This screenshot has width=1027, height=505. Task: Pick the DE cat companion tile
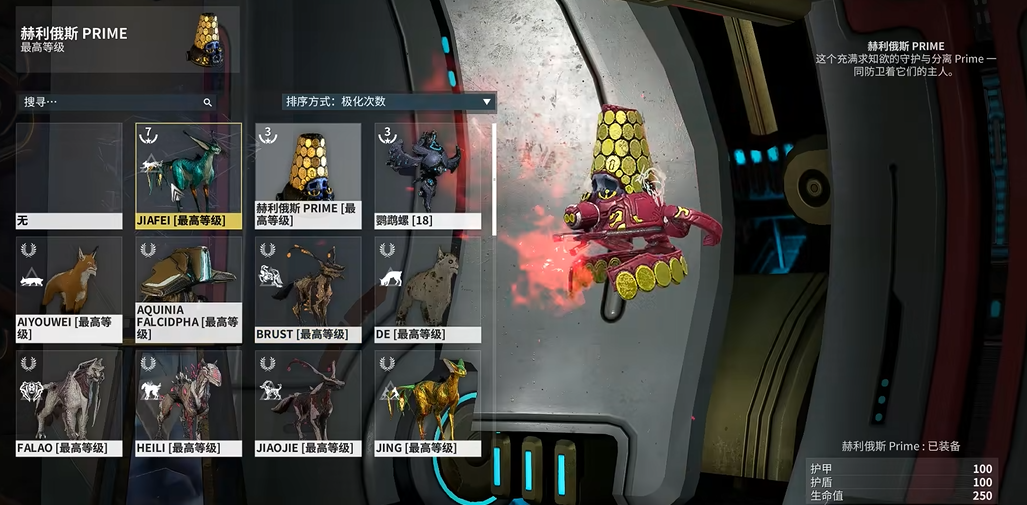[427, 289]
